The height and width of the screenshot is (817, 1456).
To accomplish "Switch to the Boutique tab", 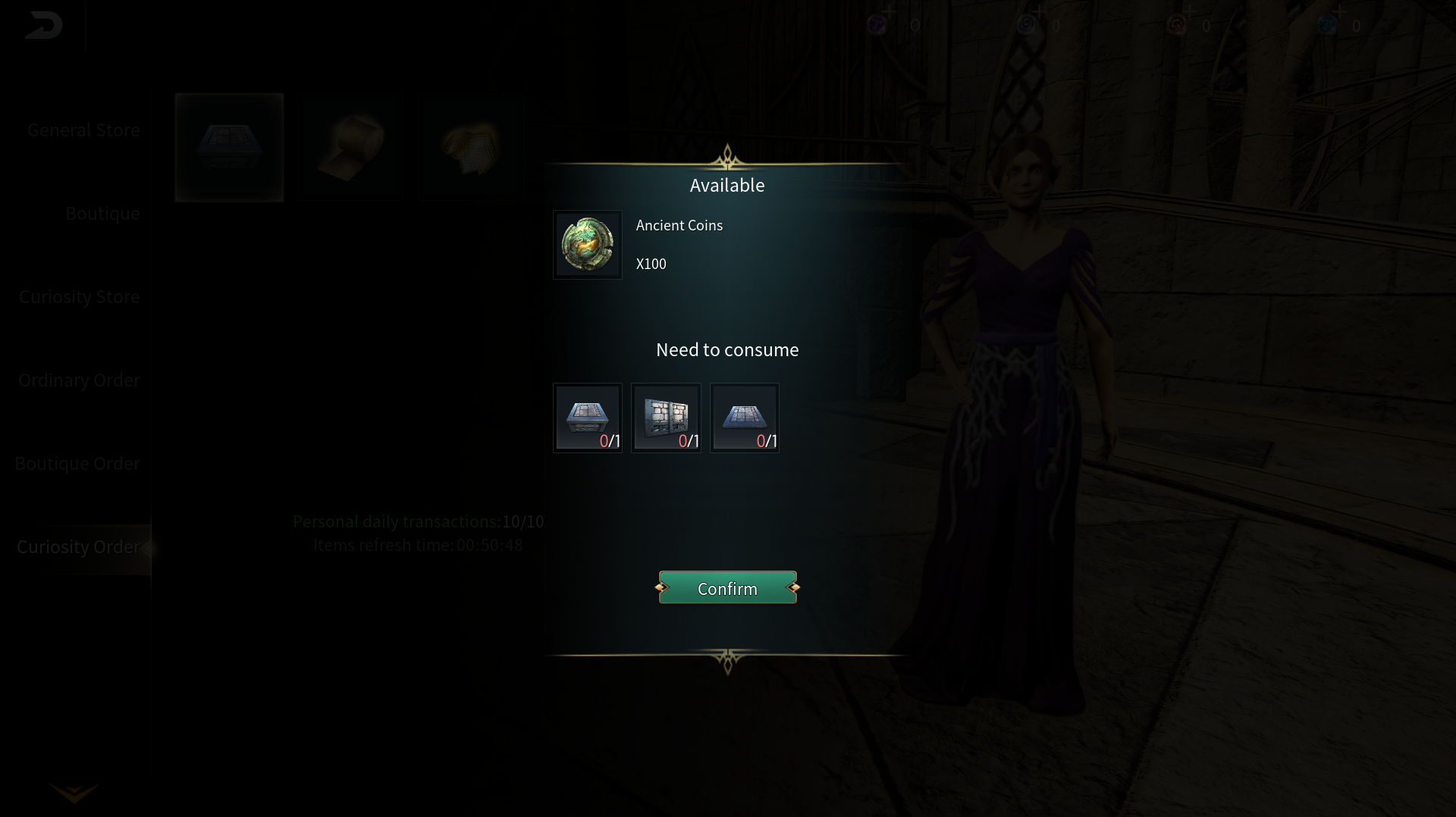I will 102,214.
